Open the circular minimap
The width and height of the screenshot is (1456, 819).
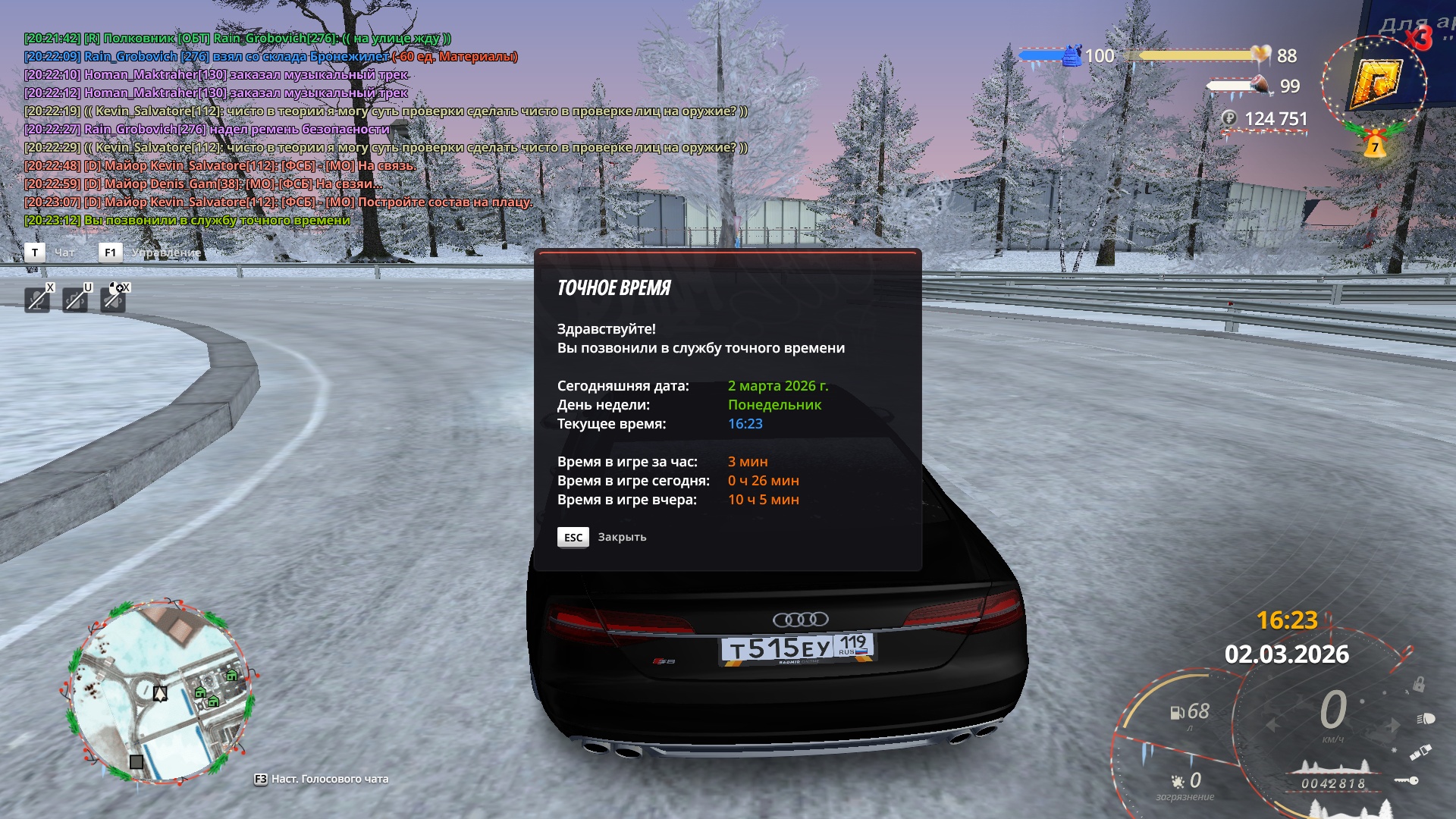pos(159,692)
